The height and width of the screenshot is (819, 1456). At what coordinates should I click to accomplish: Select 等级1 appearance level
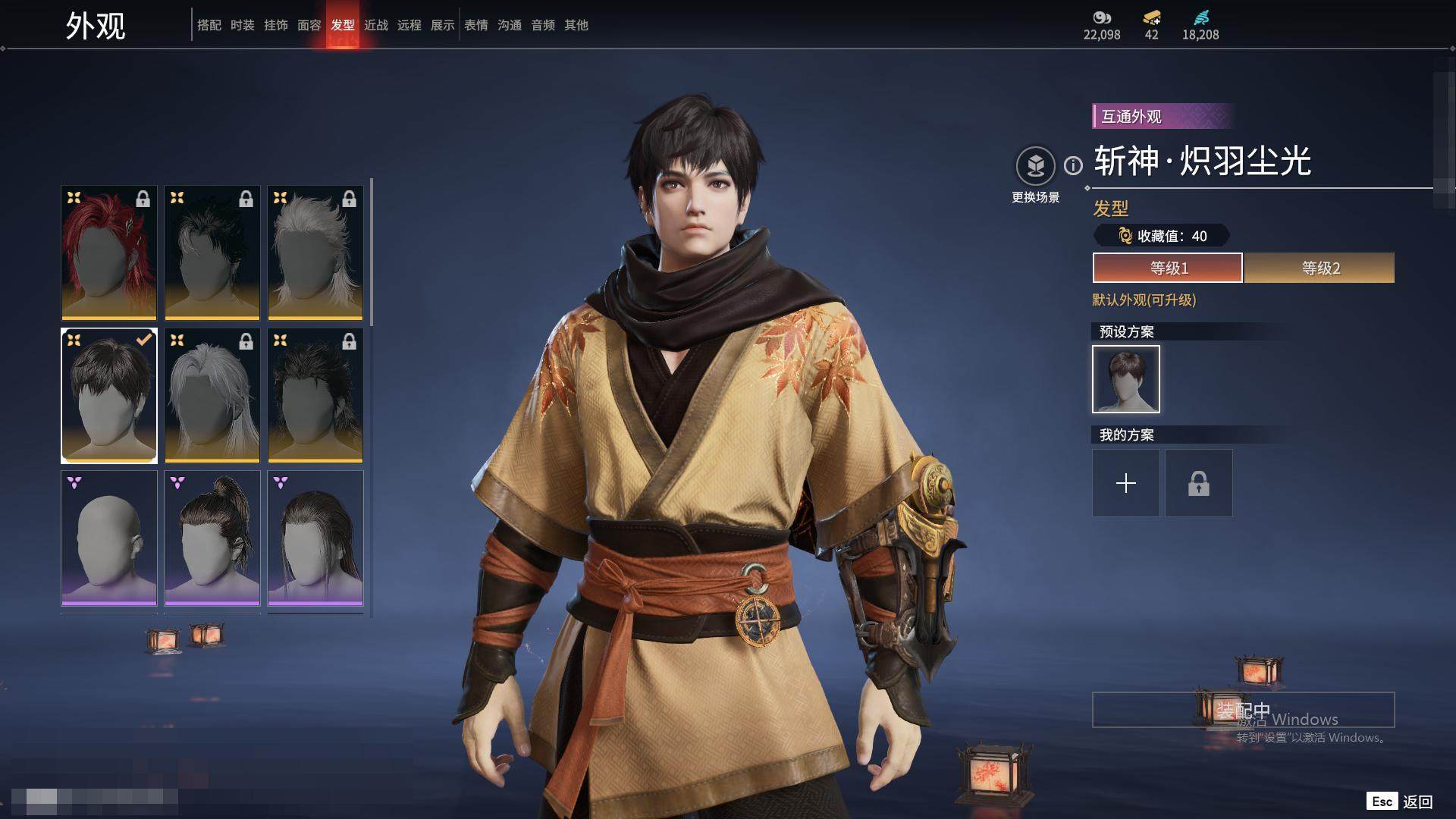1168,268
